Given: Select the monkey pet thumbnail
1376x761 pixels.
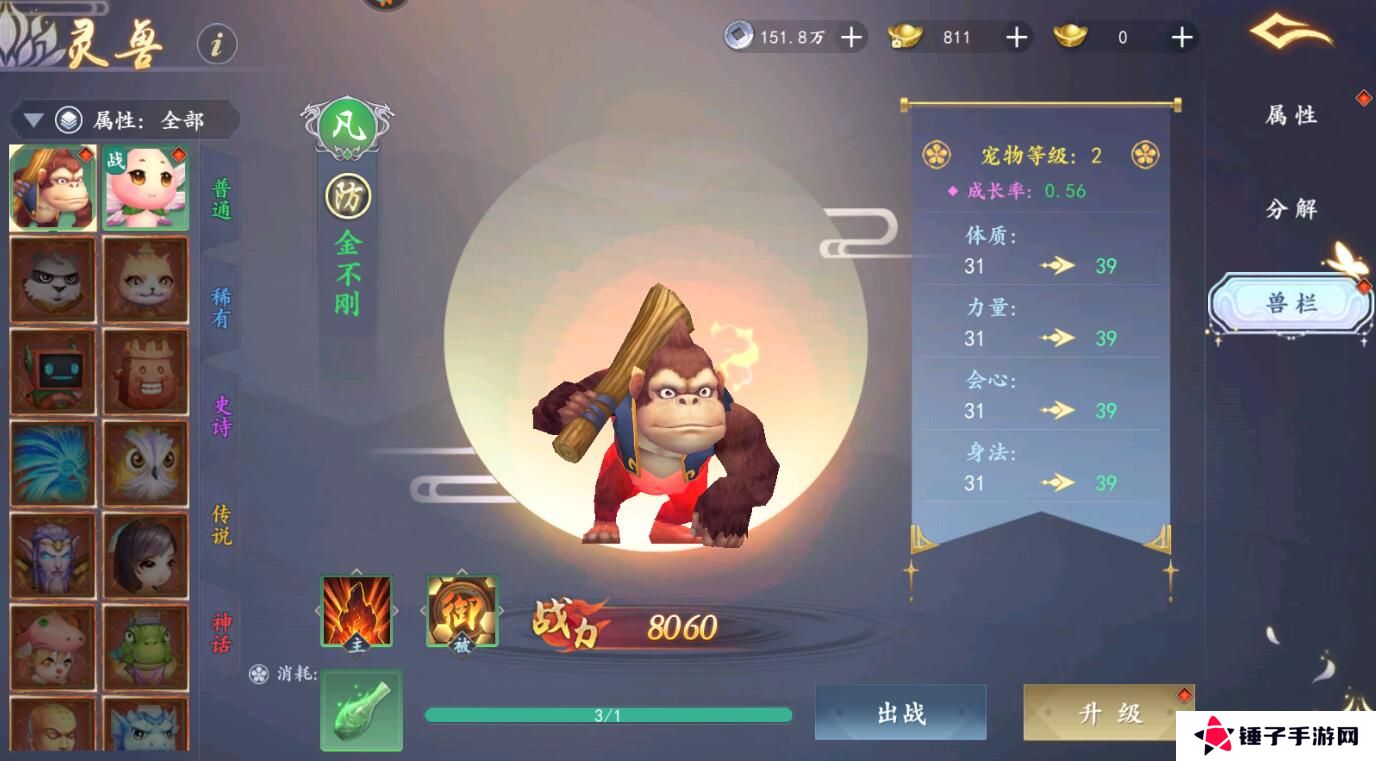Looking at the screenshot, I should click(53, 186).
